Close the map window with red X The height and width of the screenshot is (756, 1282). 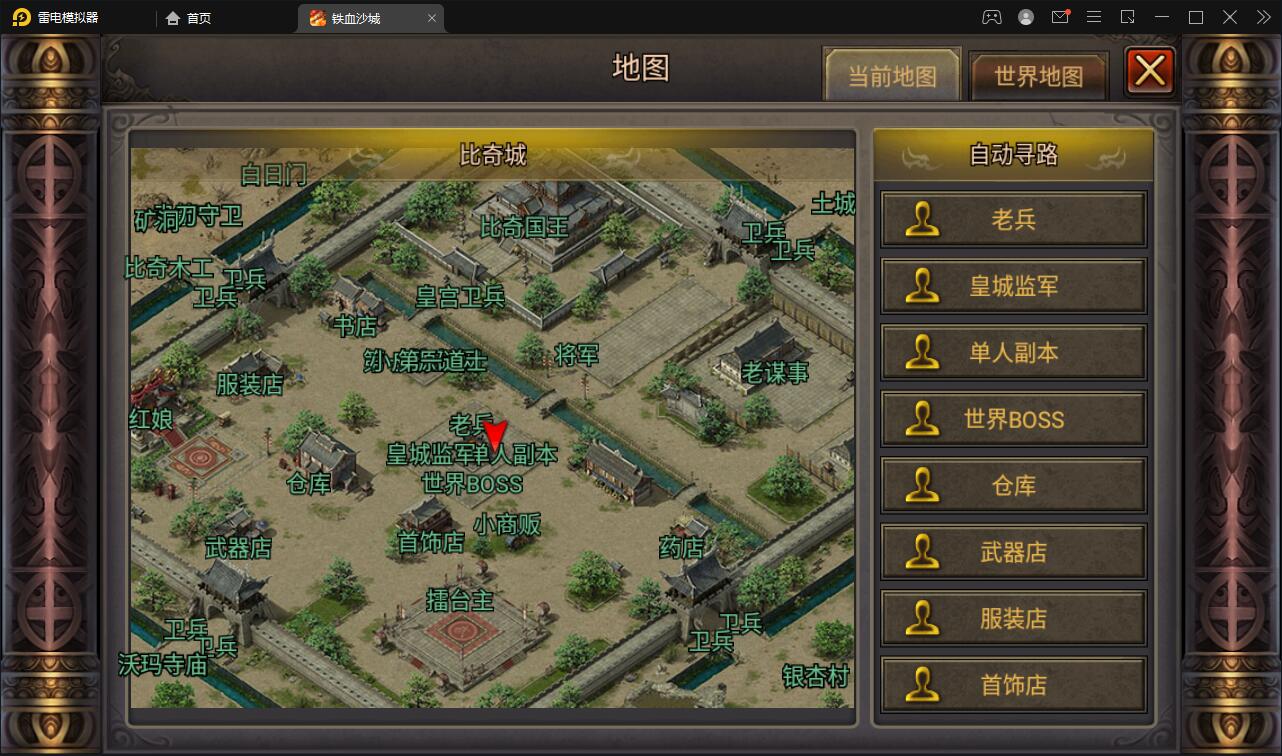tap(1149, 70)
